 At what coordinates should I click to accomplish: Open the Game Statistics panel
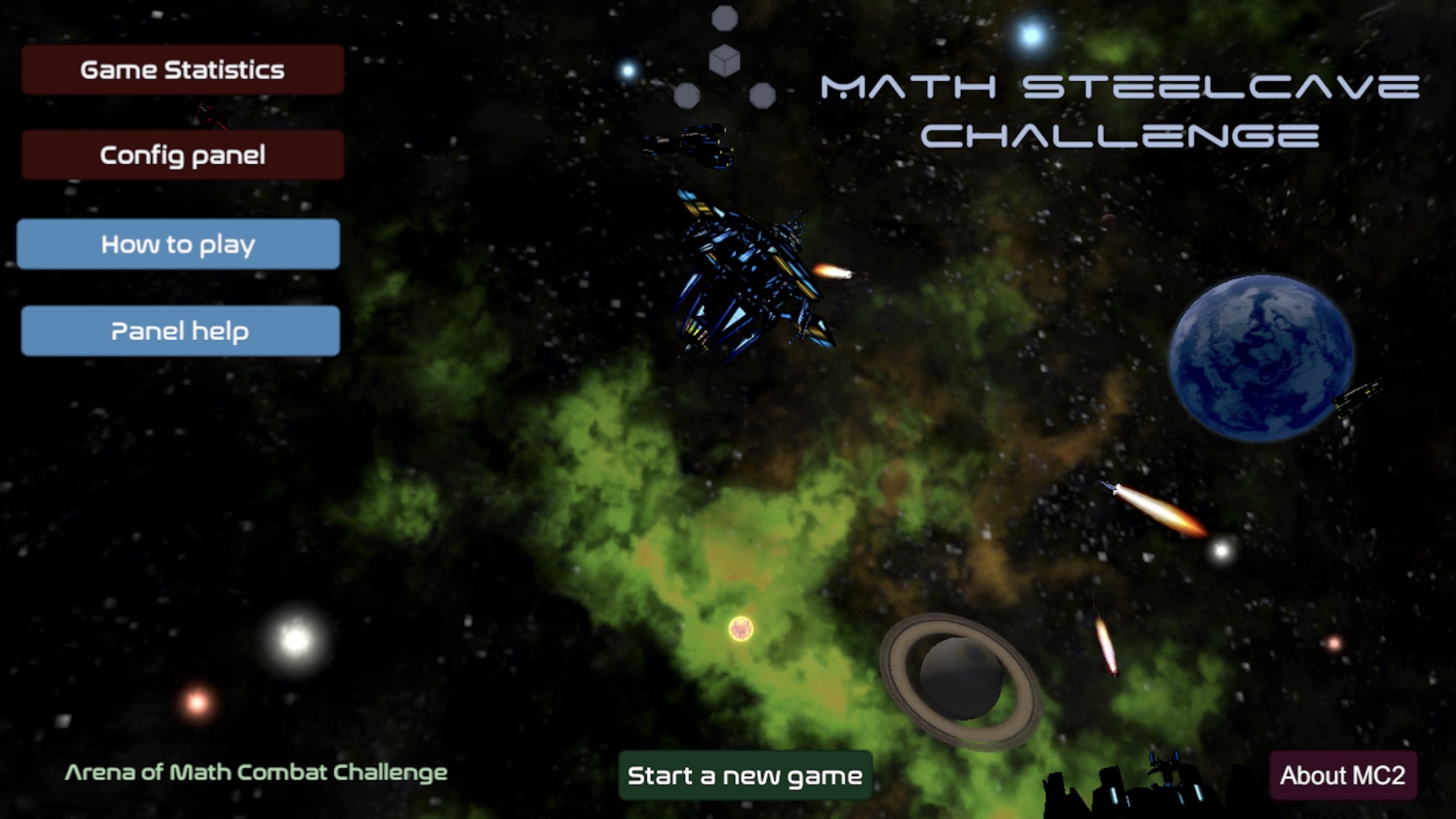(182, 70)
